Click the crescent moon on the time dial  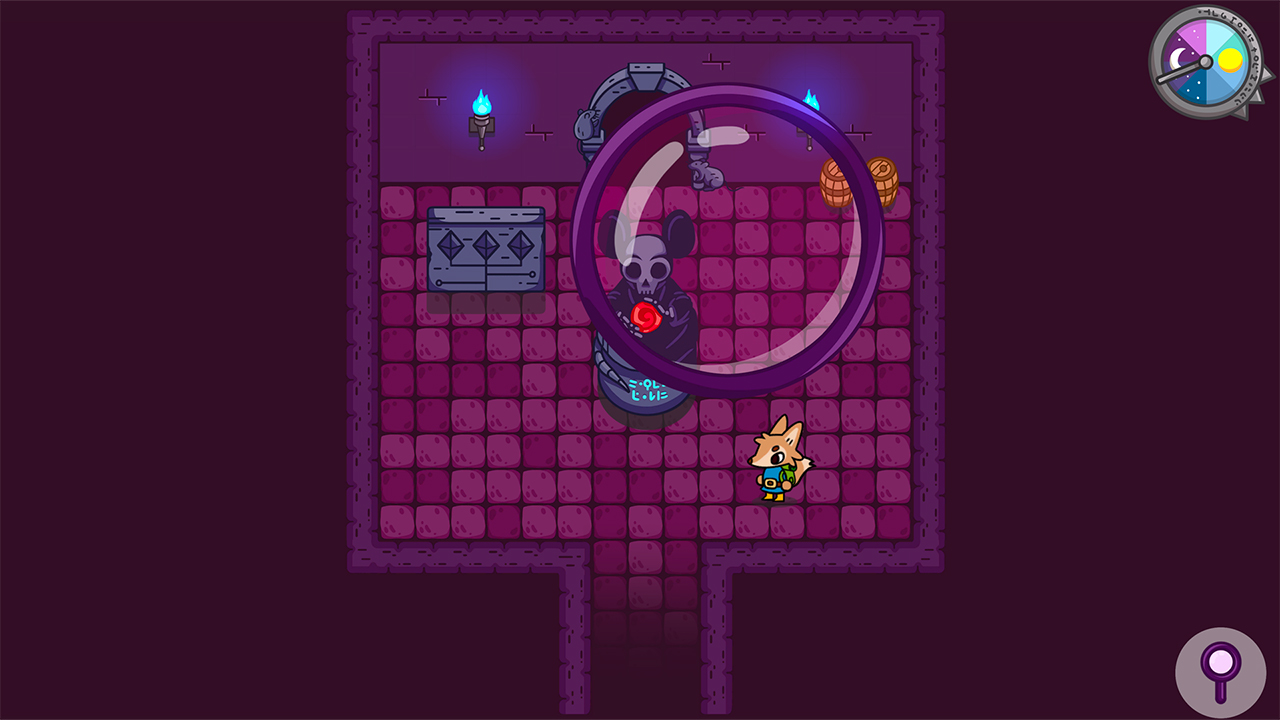pyautogui.click(x=1178, y=58)
